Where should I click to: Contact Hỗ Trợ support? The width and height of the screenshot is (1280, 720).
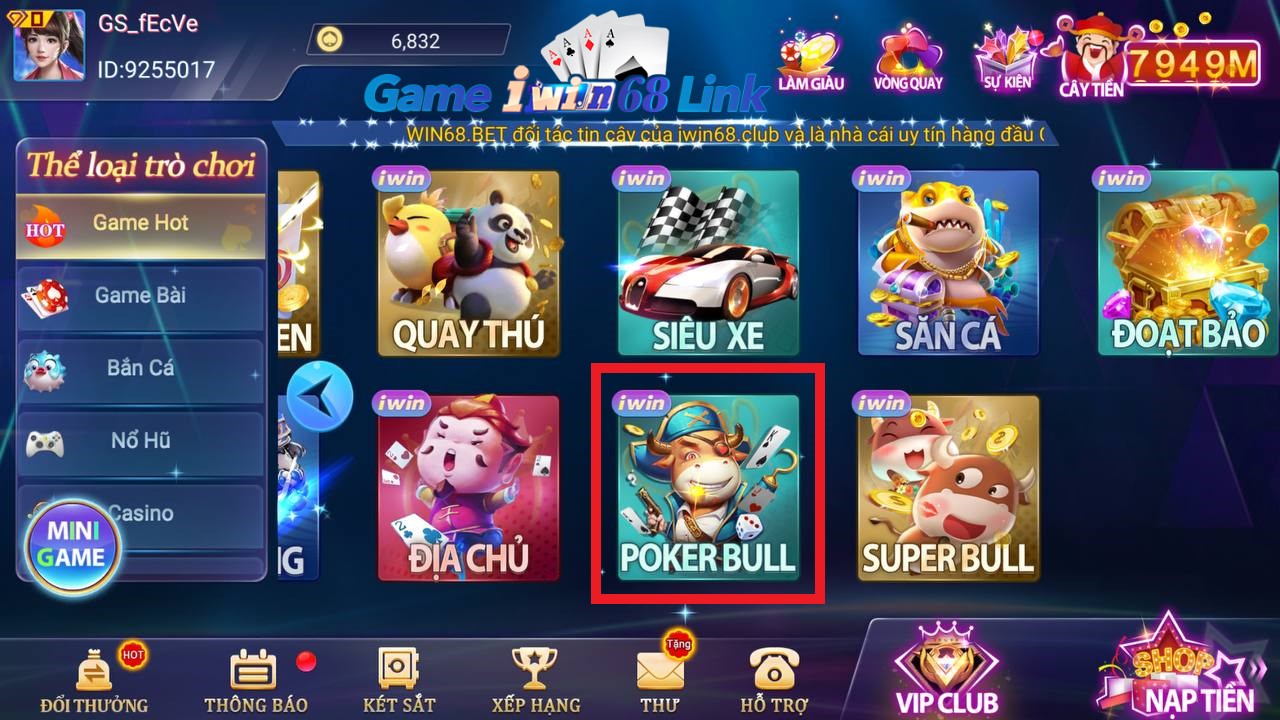[774, 680]
